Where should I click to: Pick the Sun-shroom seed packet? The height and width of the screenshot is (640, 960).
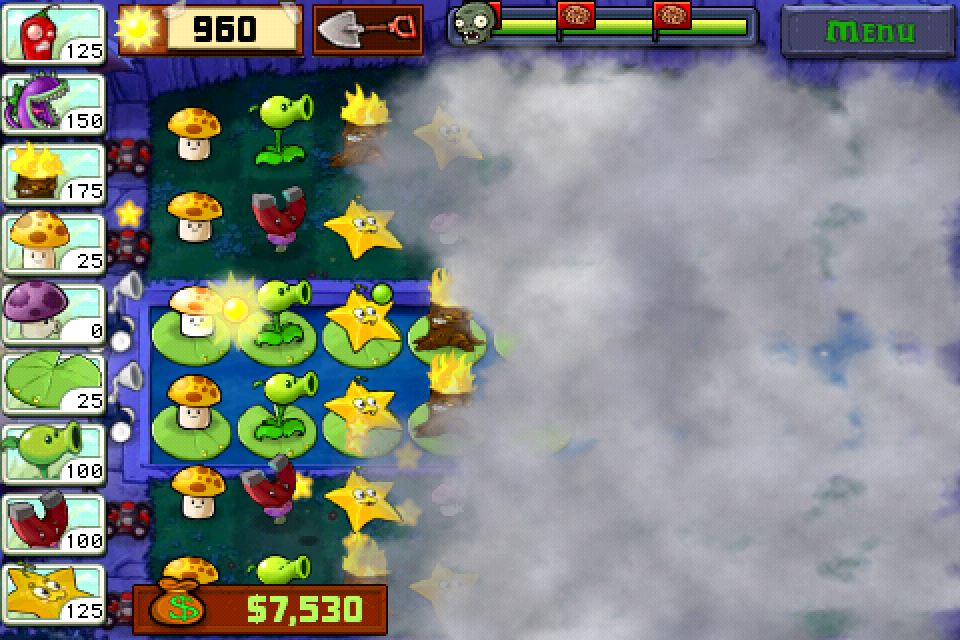(55, 242)
